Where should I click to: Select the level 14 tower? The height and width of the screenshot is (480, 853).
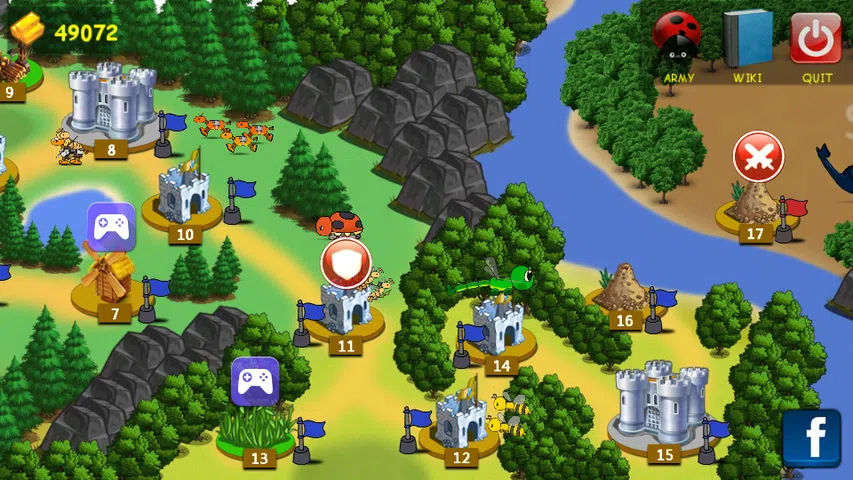[x=498, y=326]
